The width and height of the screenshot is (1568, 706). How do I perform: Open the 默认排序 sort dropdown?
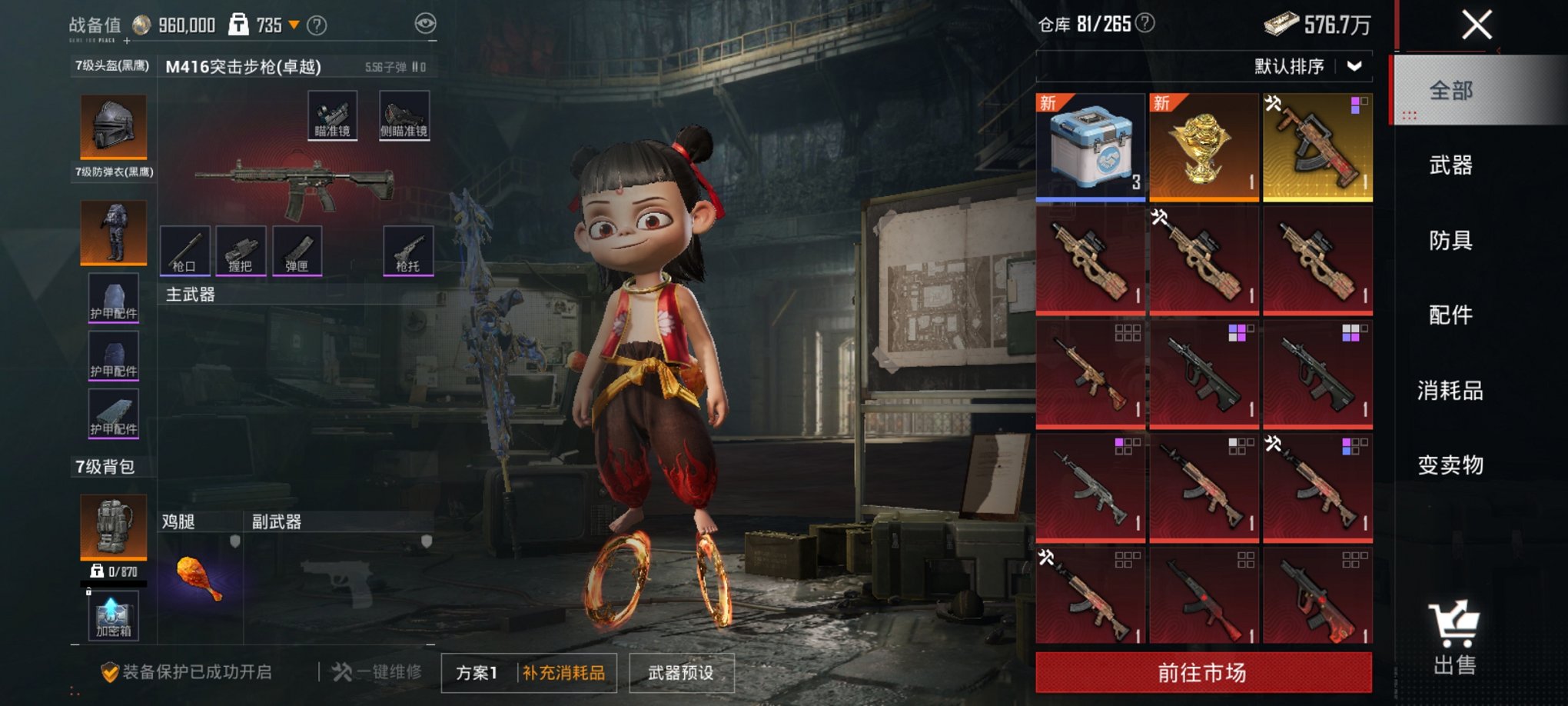[x=1307, y=67]
